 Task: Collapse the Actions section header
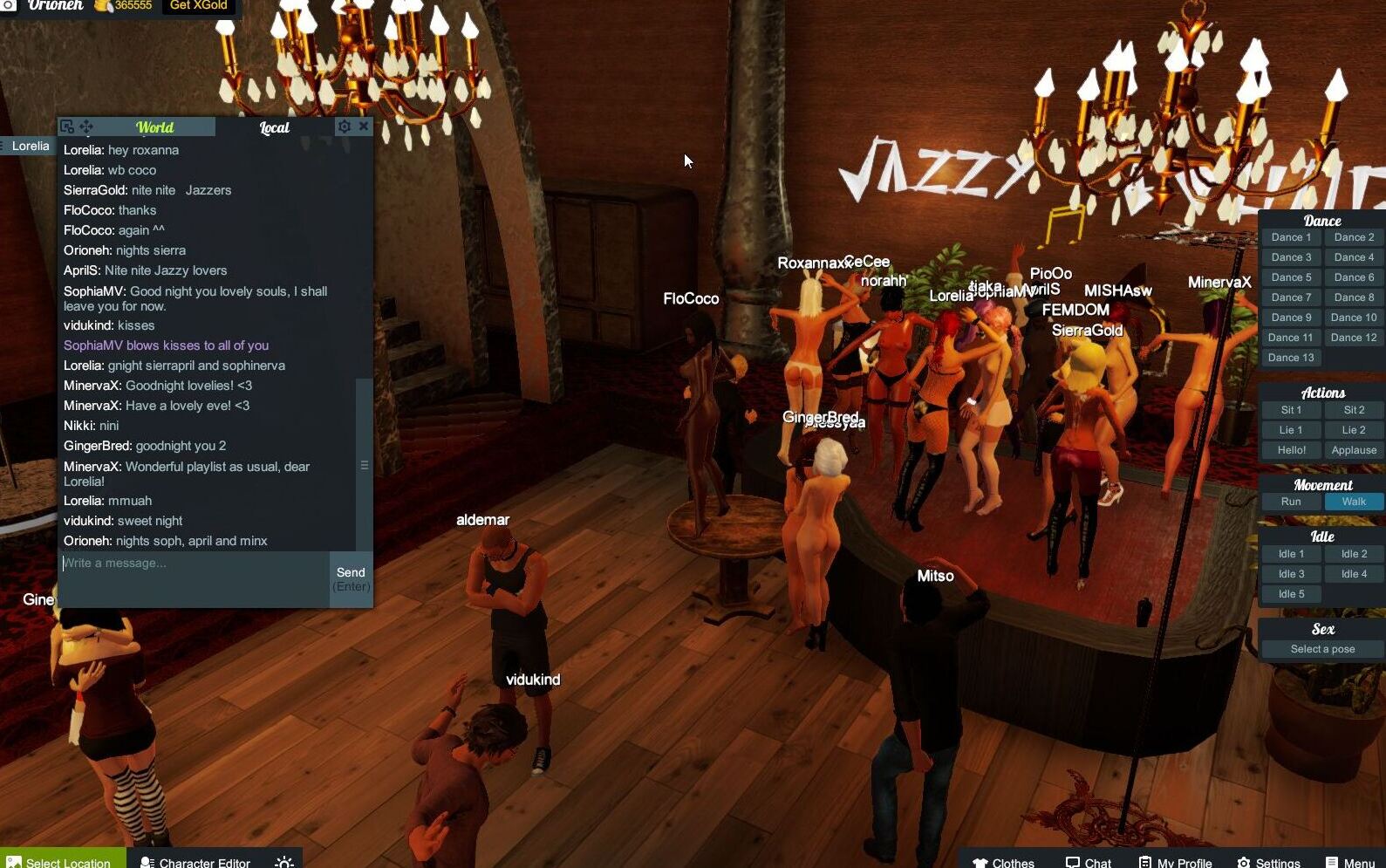[x=1321, y=392]
